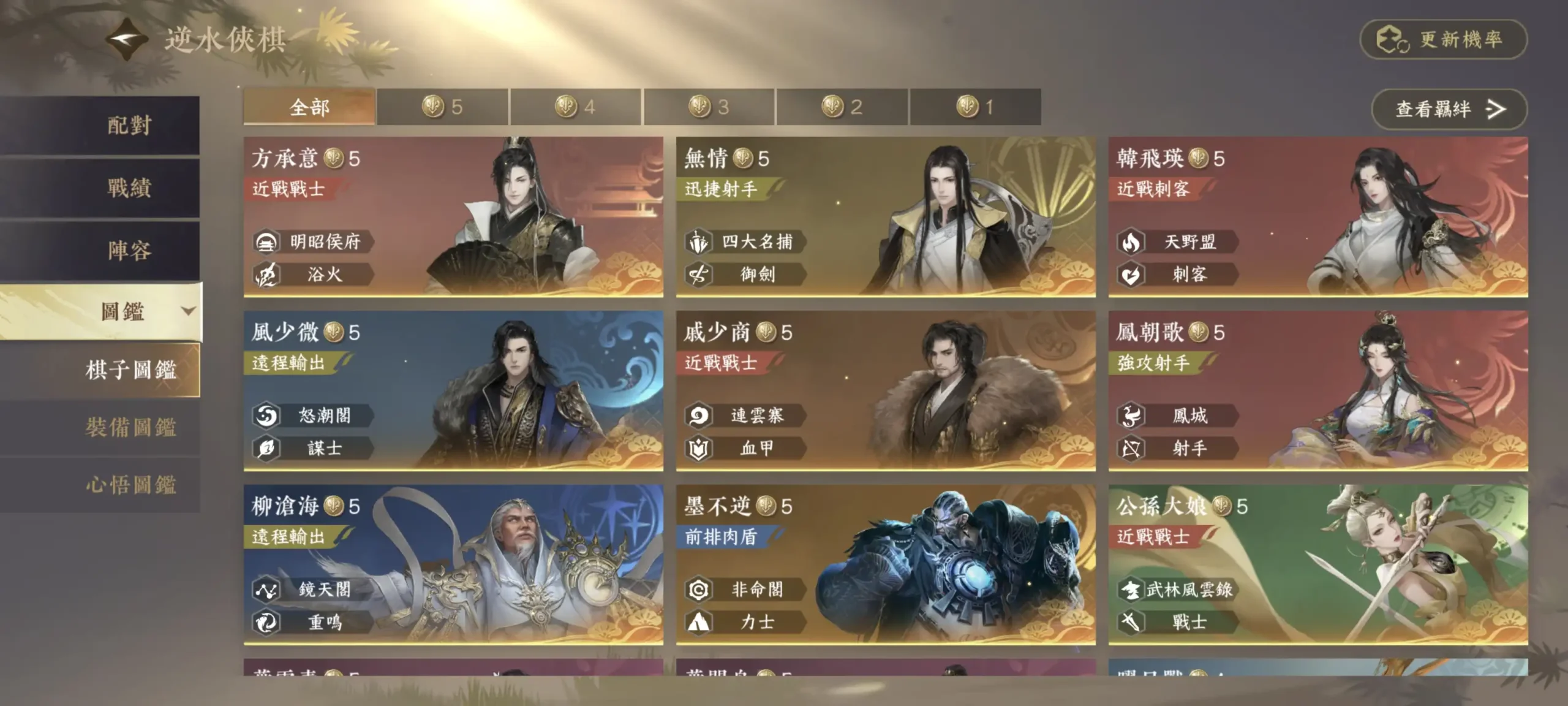This screenshot has height=706, width=1568.
Task: Click the 血甲 trait icon on 戚少商's card
Action: [698, 448]
